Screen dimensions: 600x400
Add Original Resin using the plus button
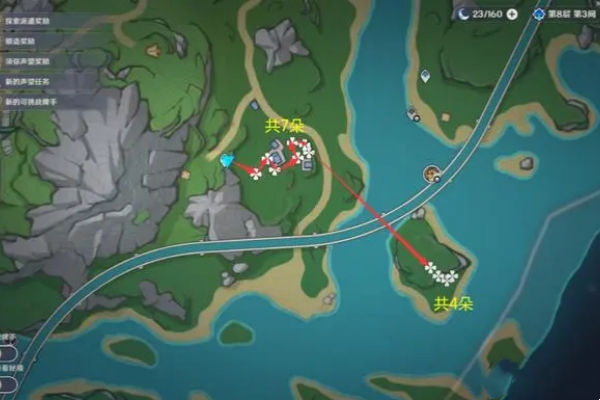click(x=513, y=14)
